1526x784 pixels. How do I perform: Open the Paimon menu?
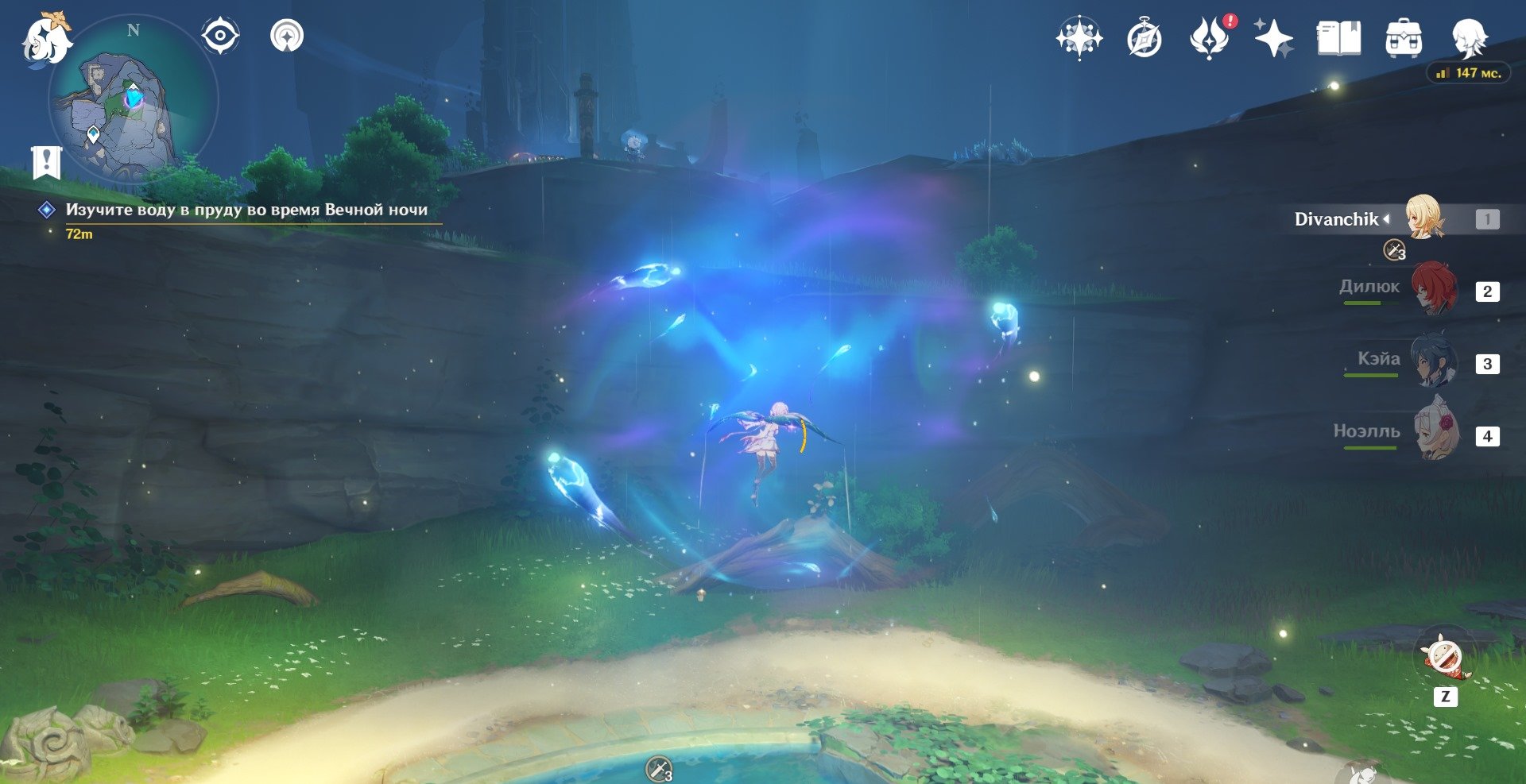(x=45, y=38)
